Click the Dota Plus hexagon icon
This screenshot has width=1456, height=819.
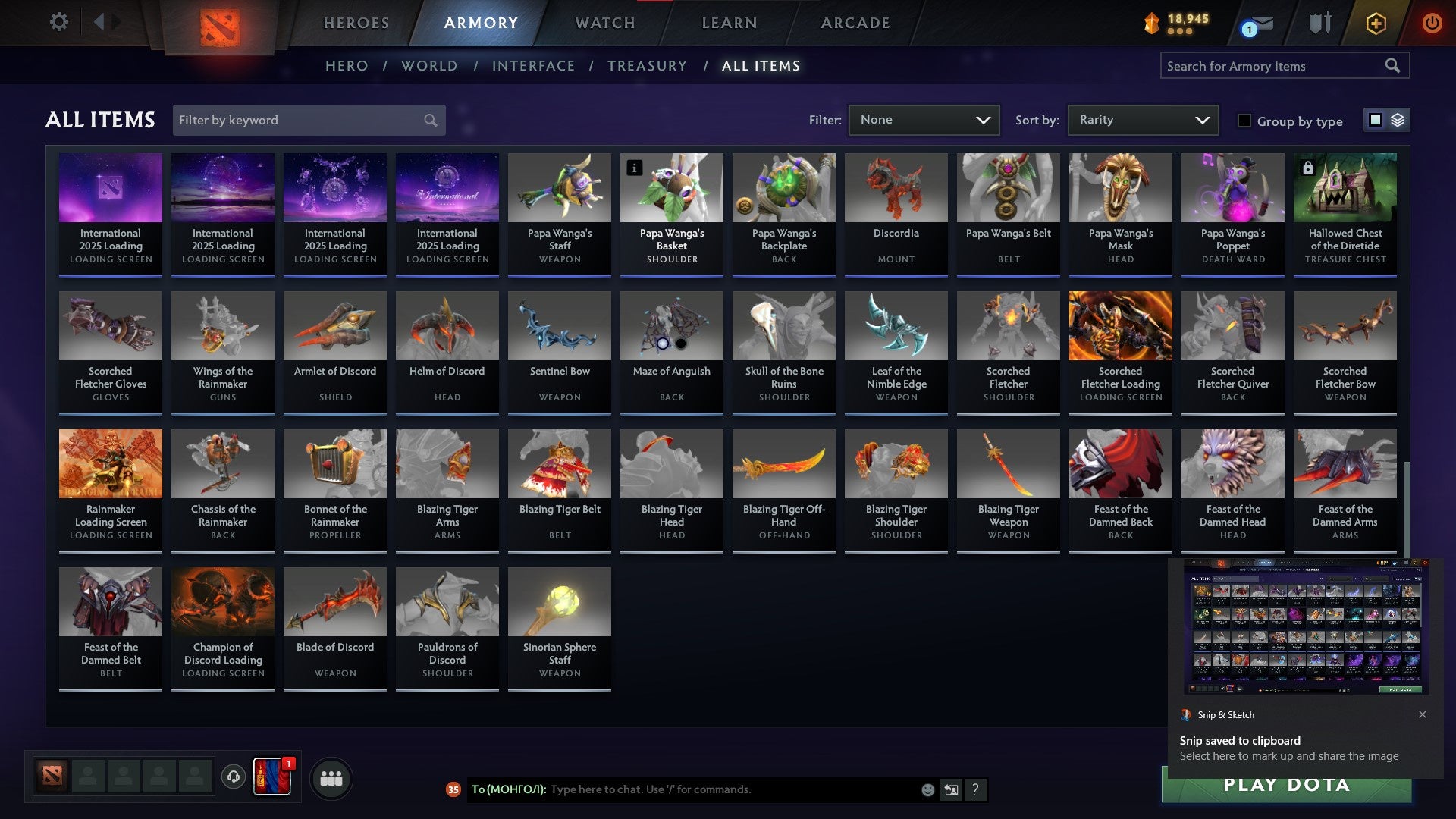(x=1375, y=23)
